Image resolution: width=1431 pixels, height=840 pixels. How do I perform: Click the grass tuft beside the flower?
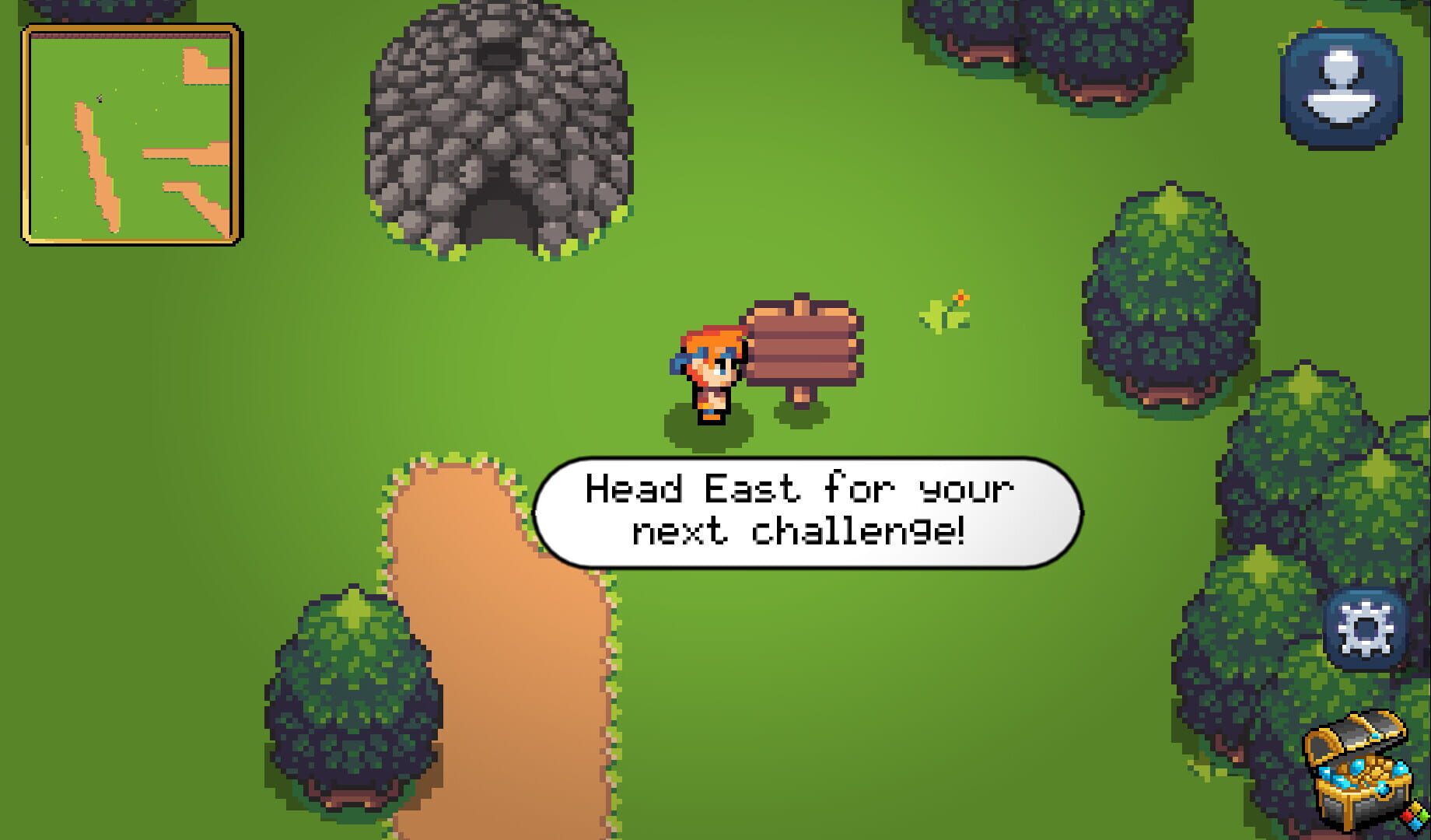coord(937,315)
